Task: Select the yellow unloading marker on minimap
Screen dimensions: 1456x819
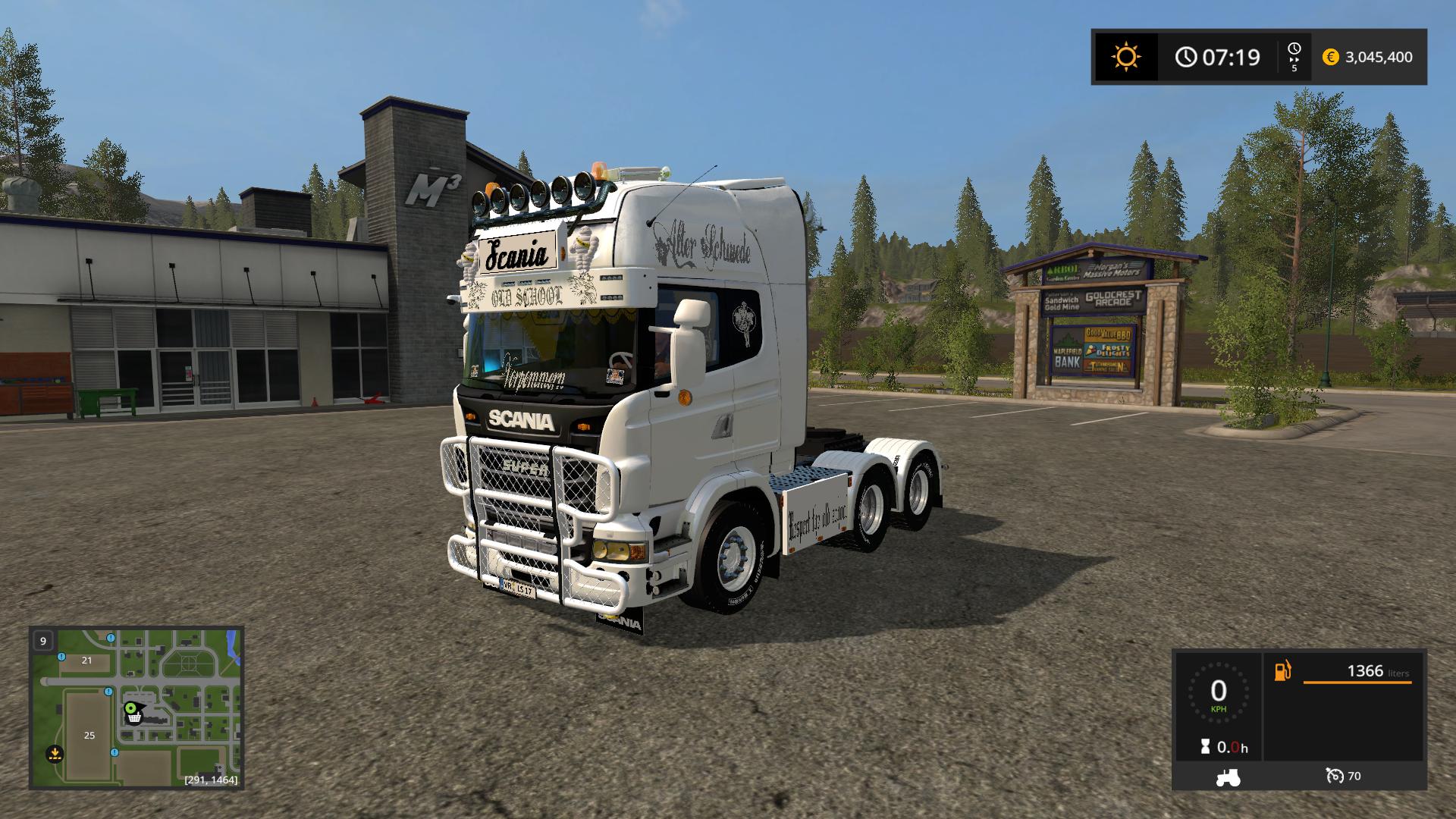Action: 55,753
